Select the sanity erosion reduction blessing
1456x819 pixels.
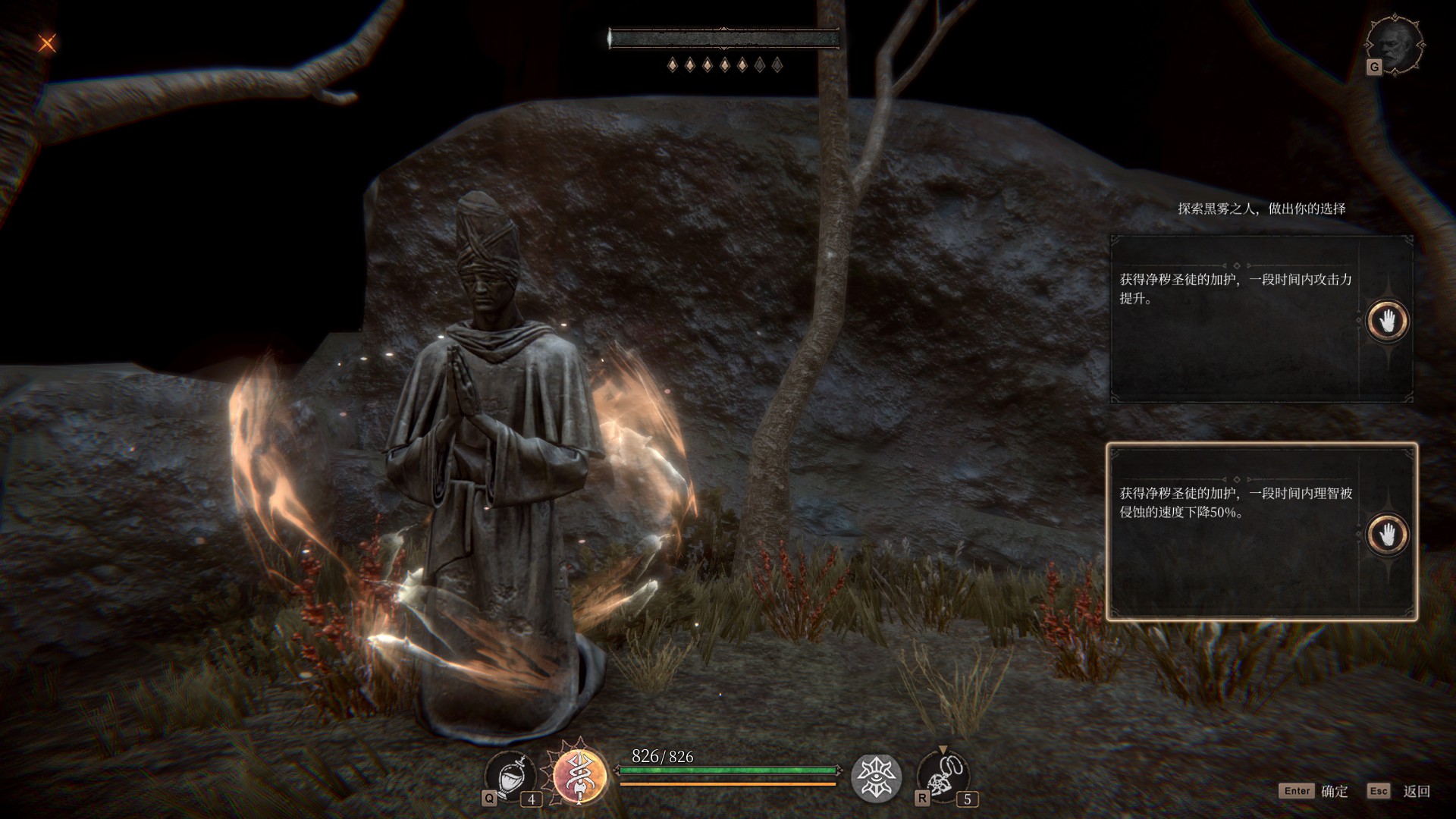pyautogui.click(x=1235, y=532)
